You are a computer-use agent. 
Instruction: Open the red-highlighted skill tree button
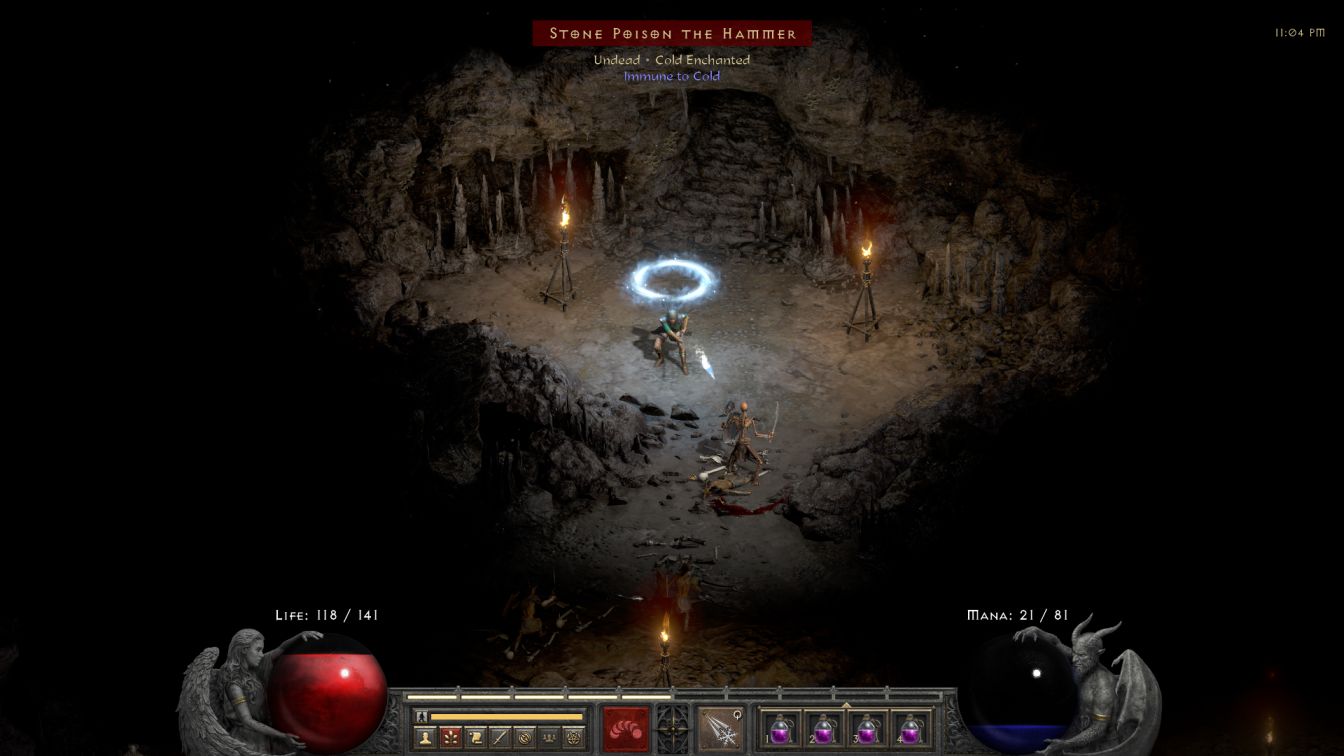tap(450, 737)
